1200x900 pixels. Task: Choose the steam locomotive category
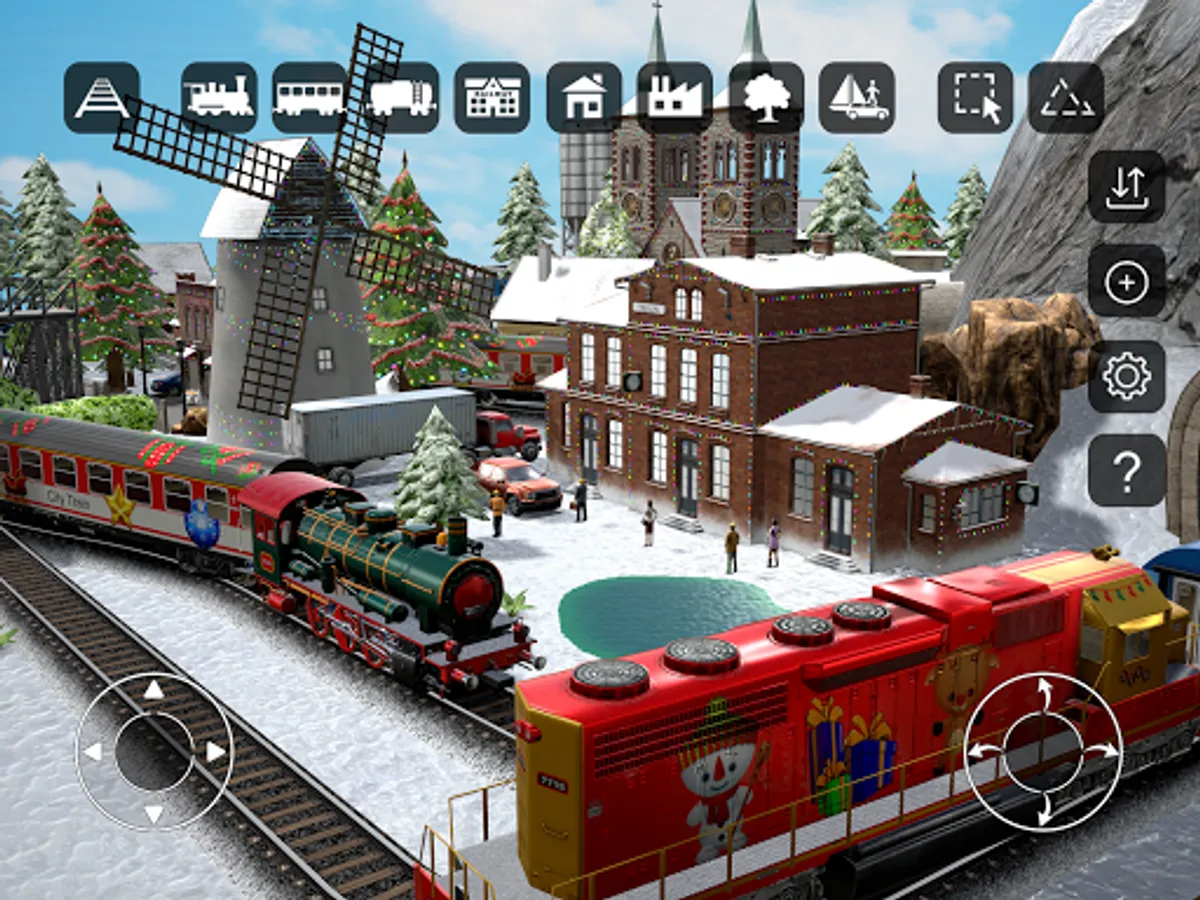219,98
